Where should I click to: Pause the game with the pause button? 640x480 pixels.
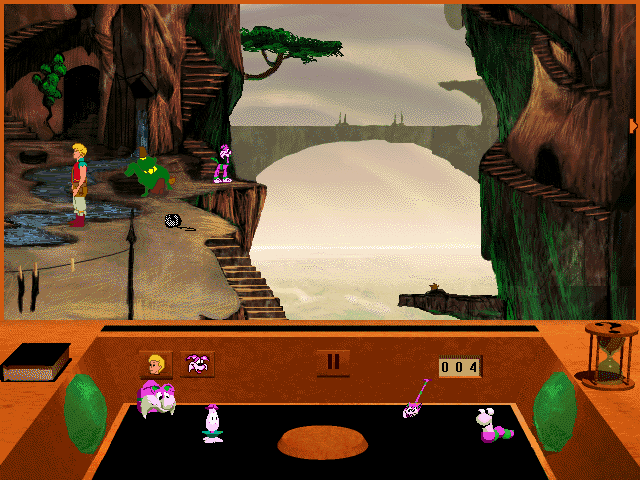(x=333, y=362)
